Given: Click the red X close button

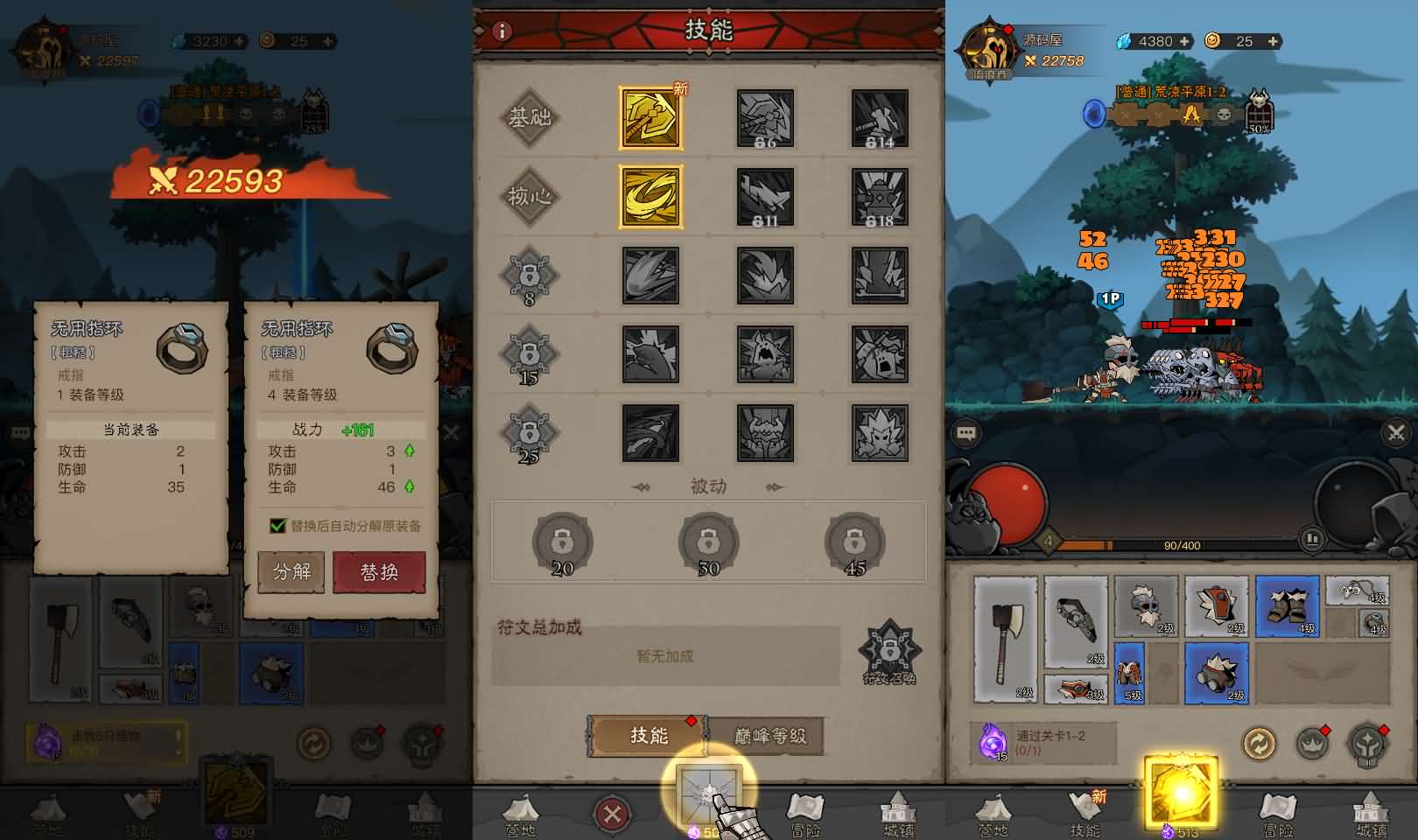Looking at the screenshot, I should [613, 811].
